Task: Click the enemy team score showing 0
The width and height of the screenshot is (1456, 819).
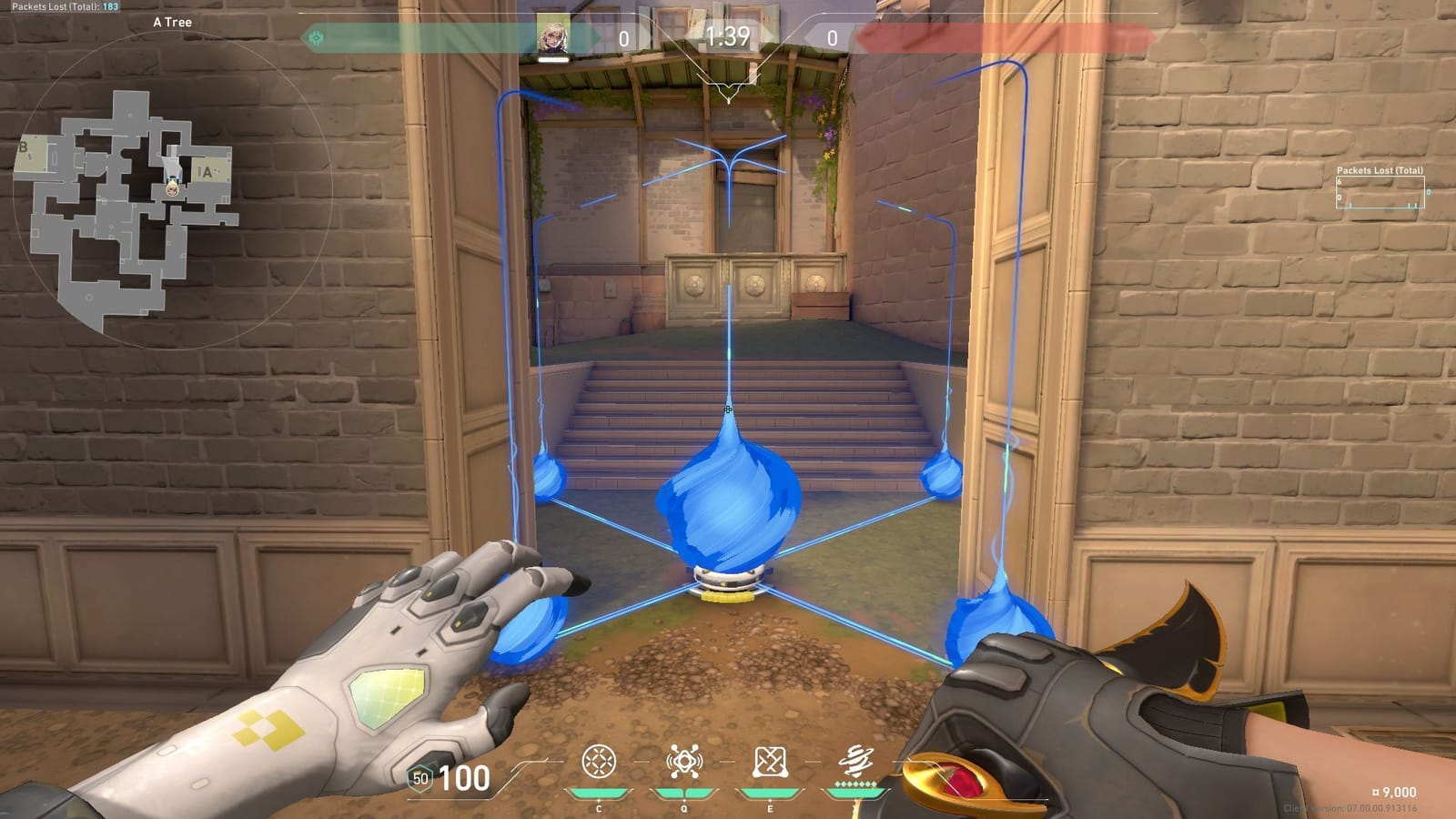Action: (x=834, y=38)
